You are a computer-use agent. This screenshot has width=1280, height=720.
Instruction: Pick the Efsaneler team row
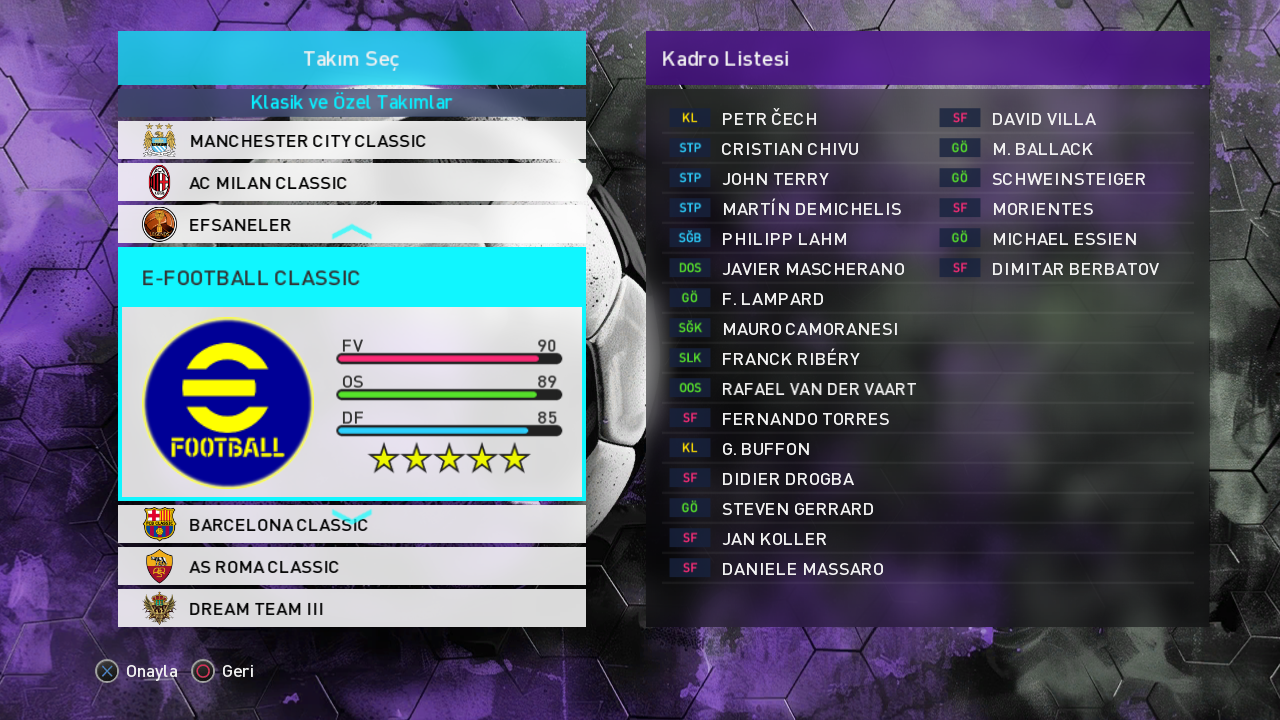351,225
